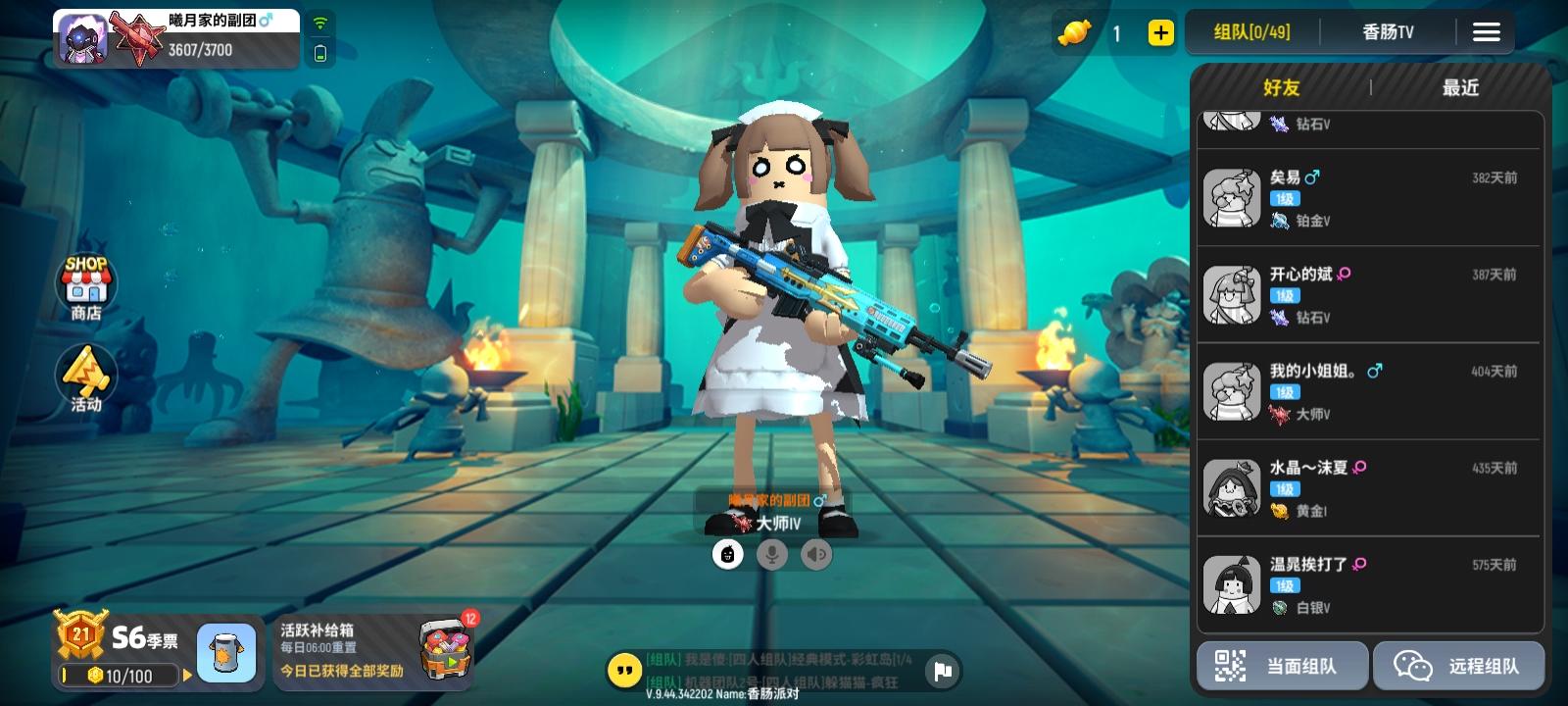This screenshot has height=706, width=1568.
Task: Open the spray emote icon below character
Action: (727, 556)
